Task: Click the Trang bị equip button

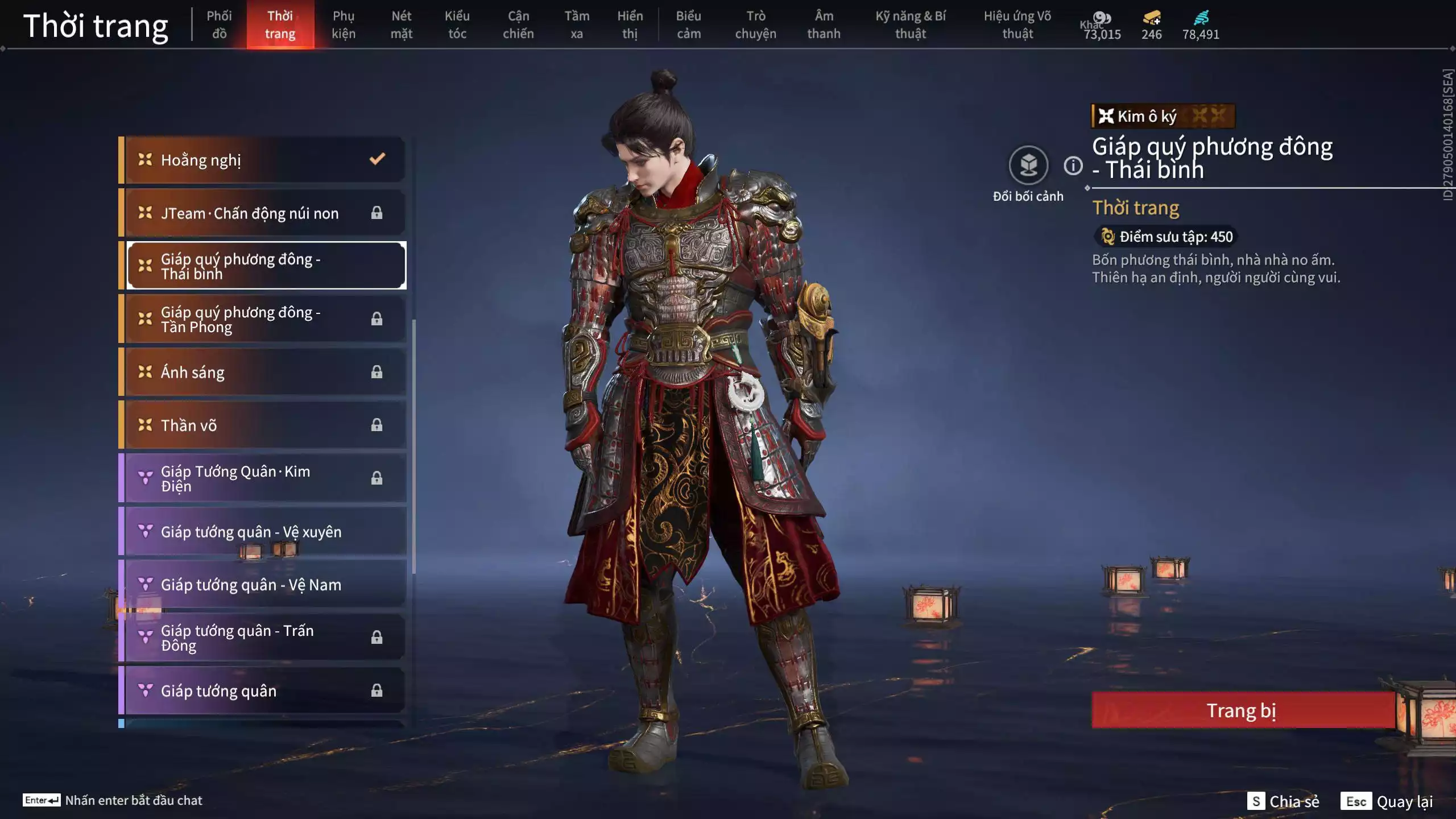Action: point(1242,710)
